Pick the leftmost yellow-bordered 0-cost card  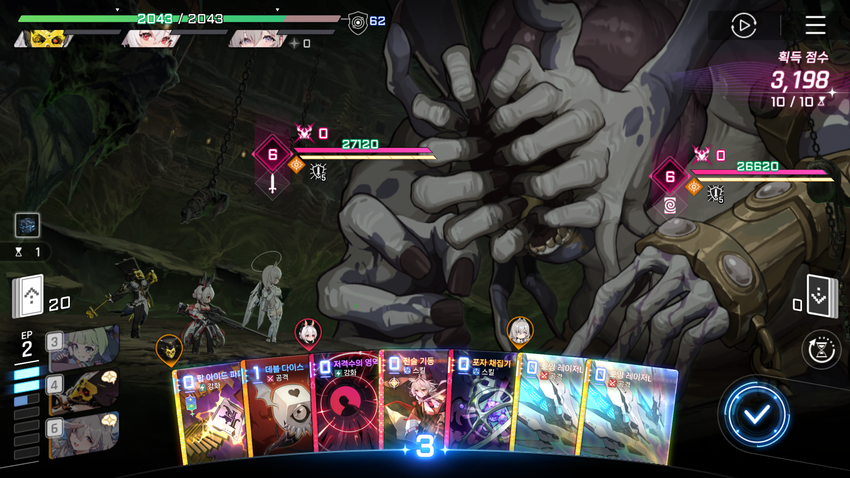click(208, 410)
